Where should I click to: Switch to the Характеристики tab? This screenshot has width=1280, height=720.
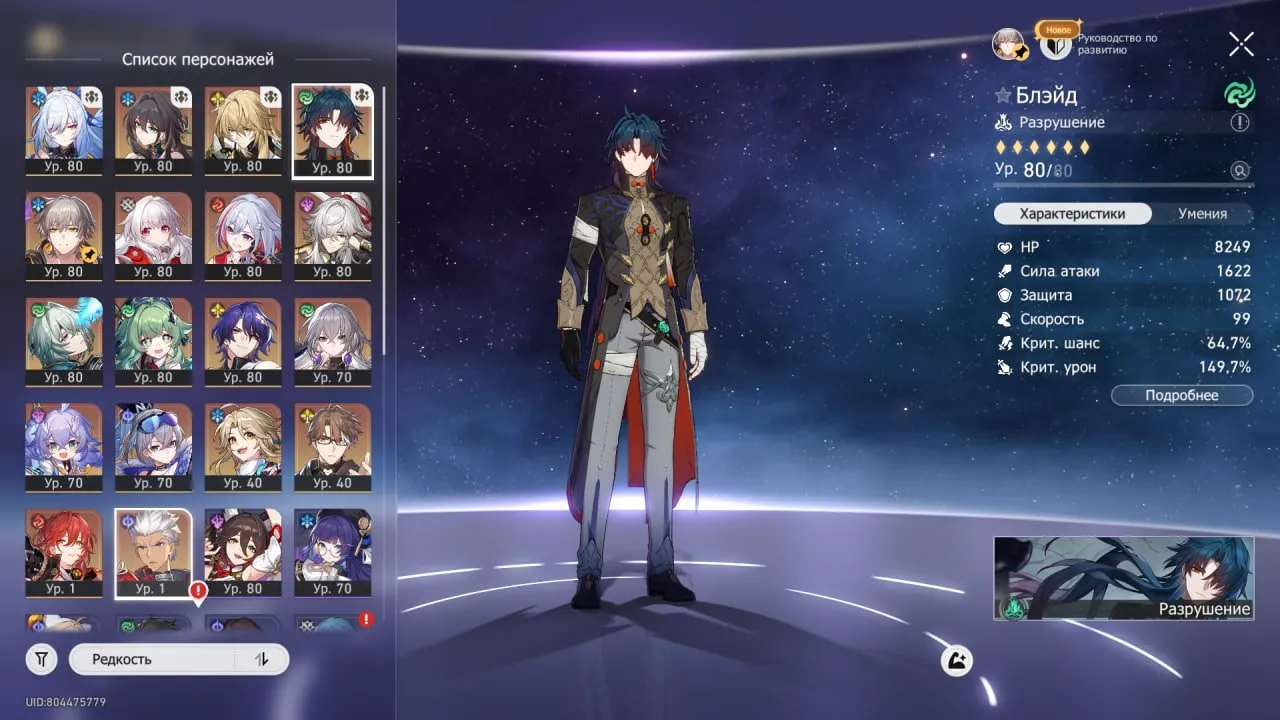pos(1072,214)
